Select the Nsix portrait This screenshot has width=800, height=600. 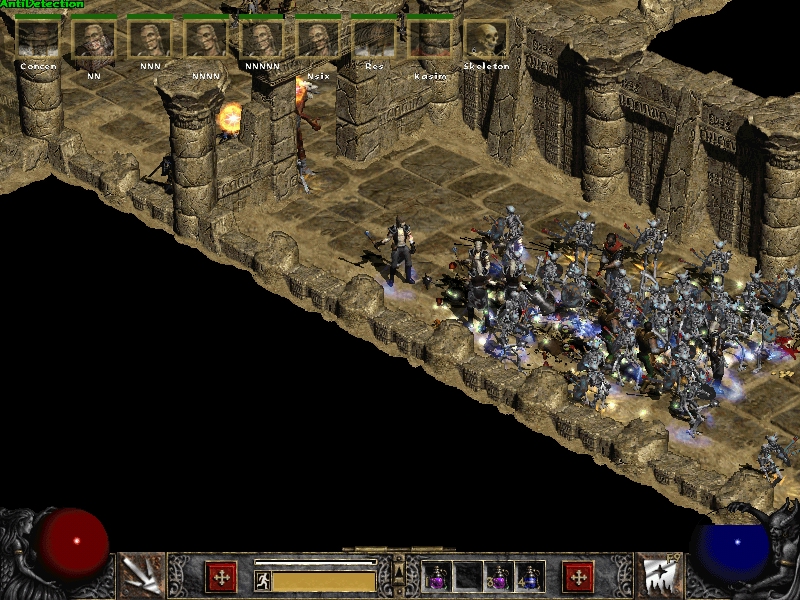[318, 39]
